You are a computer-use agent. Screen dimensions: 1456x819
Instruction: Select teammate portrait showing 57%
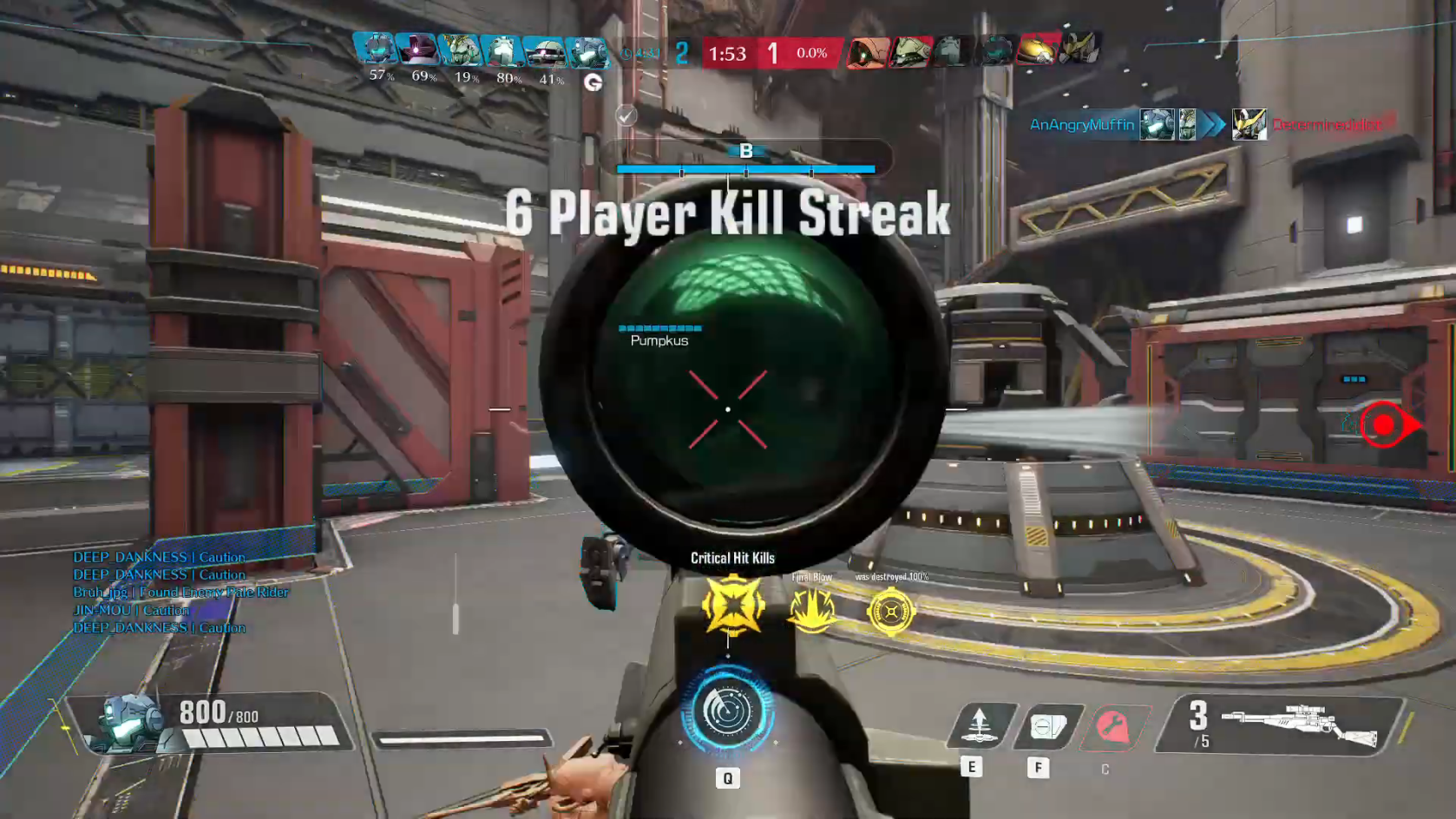pyautogui.click(x=376, y=50)
